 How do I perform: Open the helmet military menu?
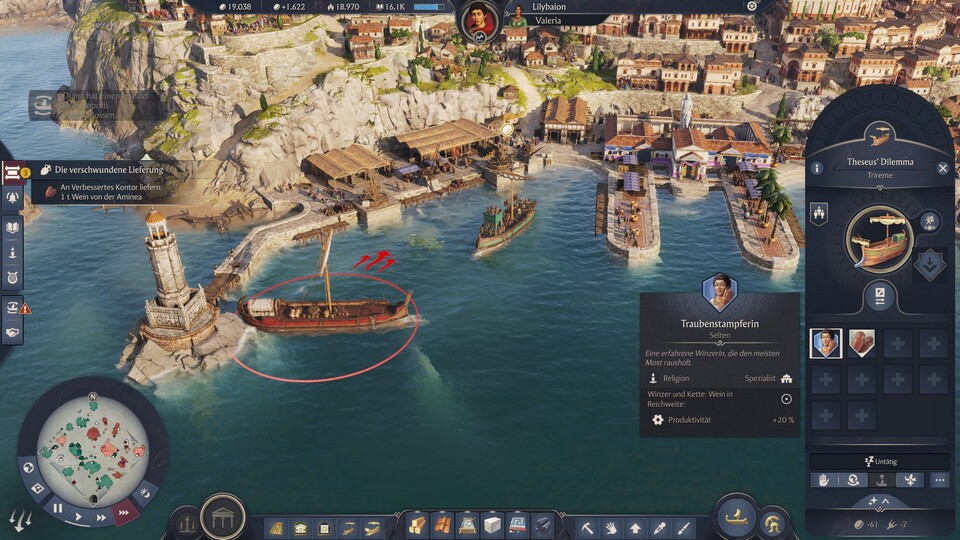(x=772, y=522)
